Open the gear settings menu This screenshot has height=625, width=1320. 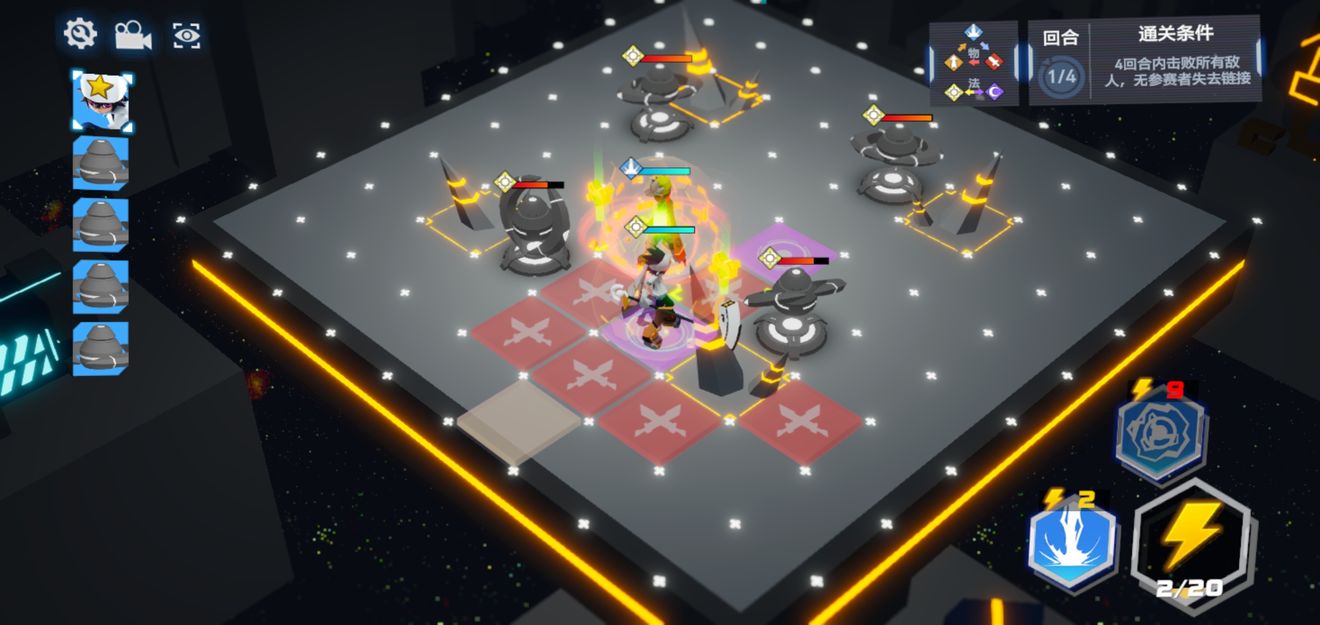[79, 34]
